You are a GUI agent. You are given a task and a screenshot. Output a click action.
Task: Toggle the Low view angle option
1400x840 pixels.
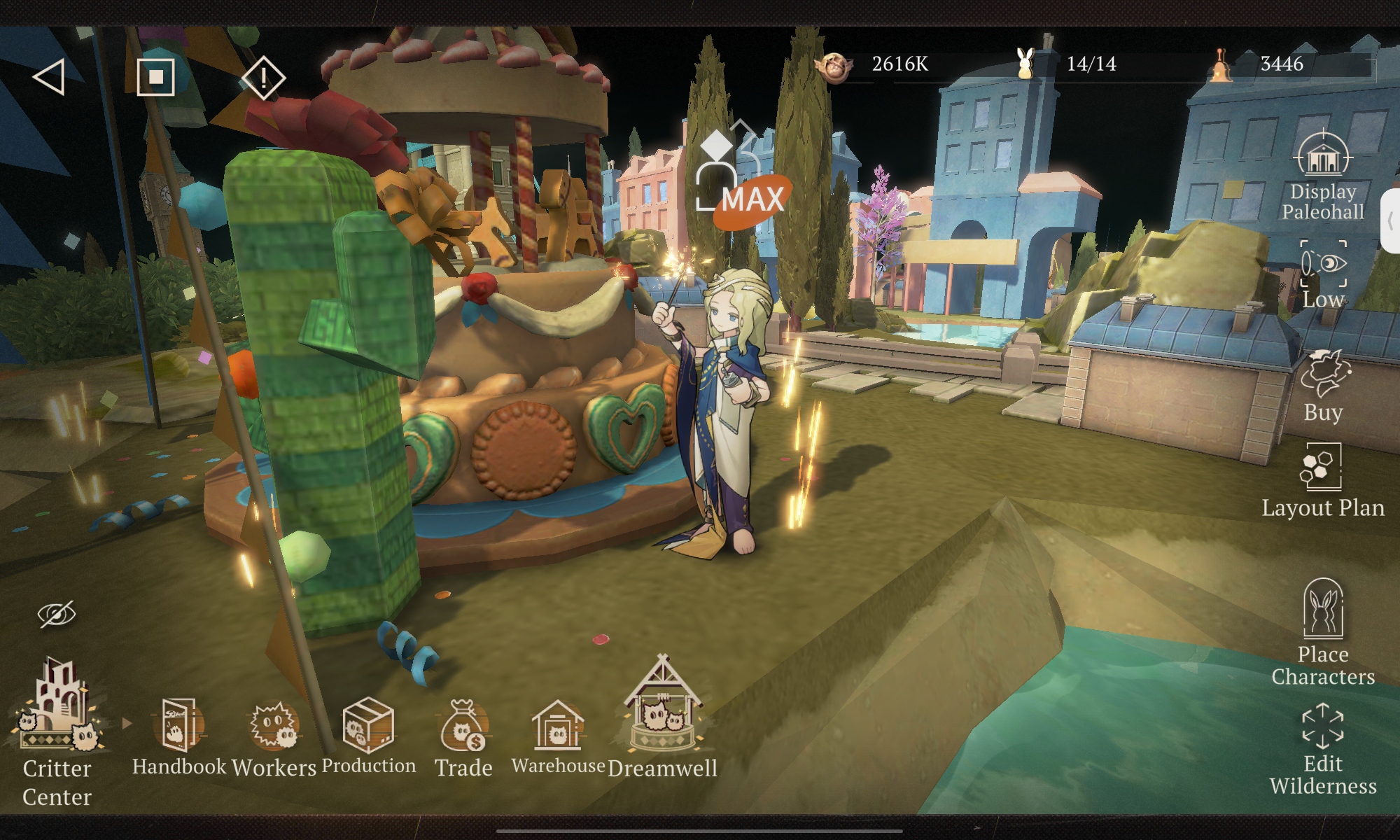point(1323,274)
